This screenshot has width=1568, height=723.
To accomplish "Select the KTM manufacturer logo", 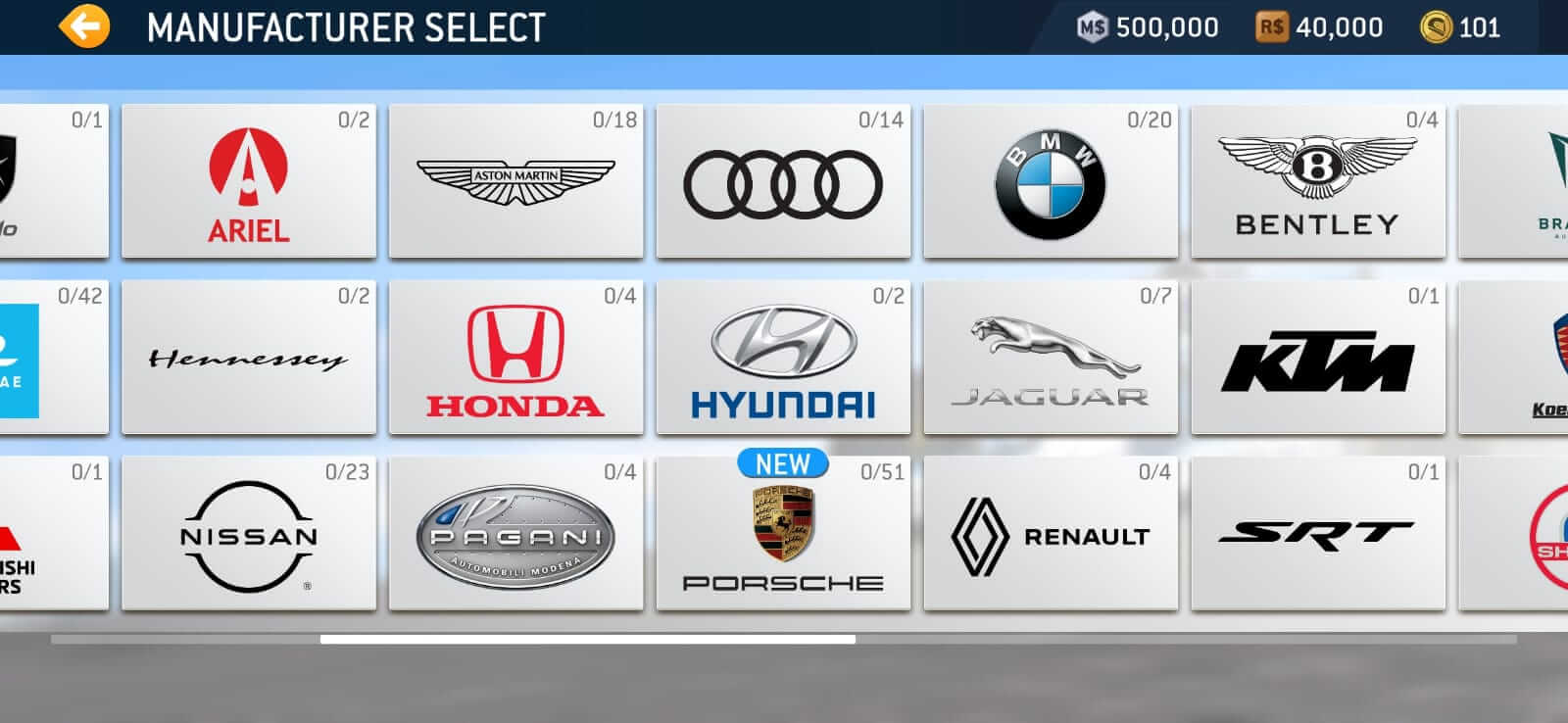I will 1318,357.
